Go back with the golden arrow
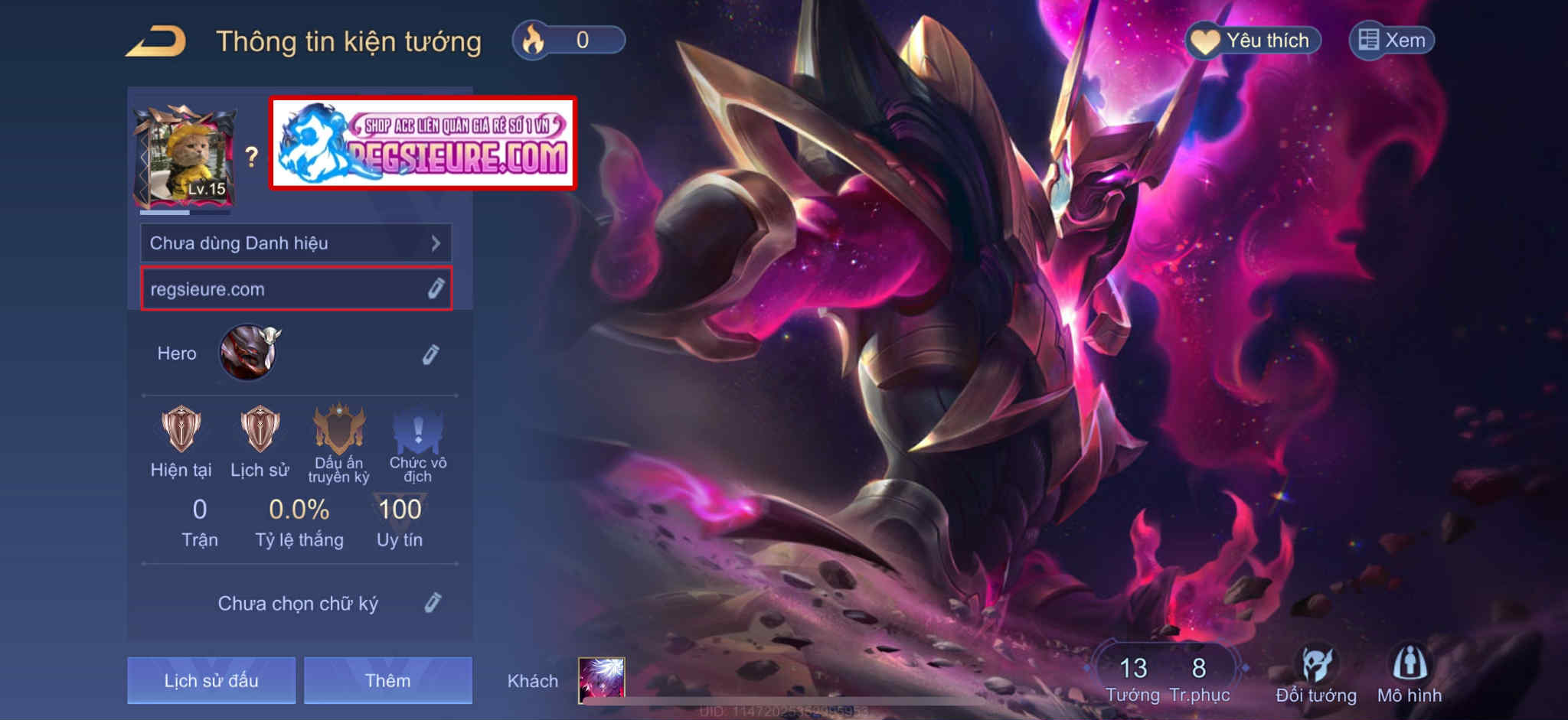 (x=156, y=41)
